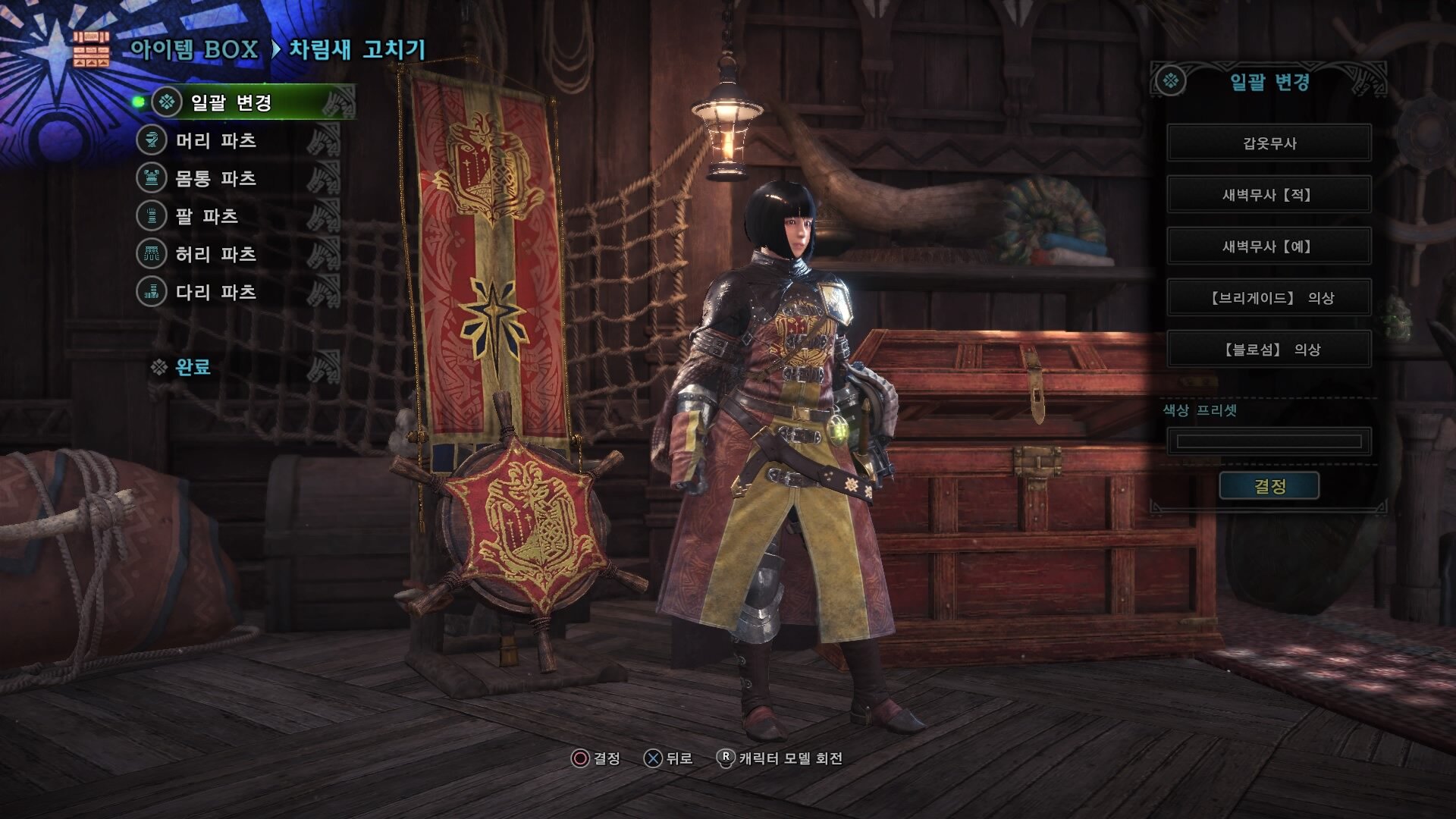Select the 새벽무사【적】 outfit

click(x=1269, y=195)
